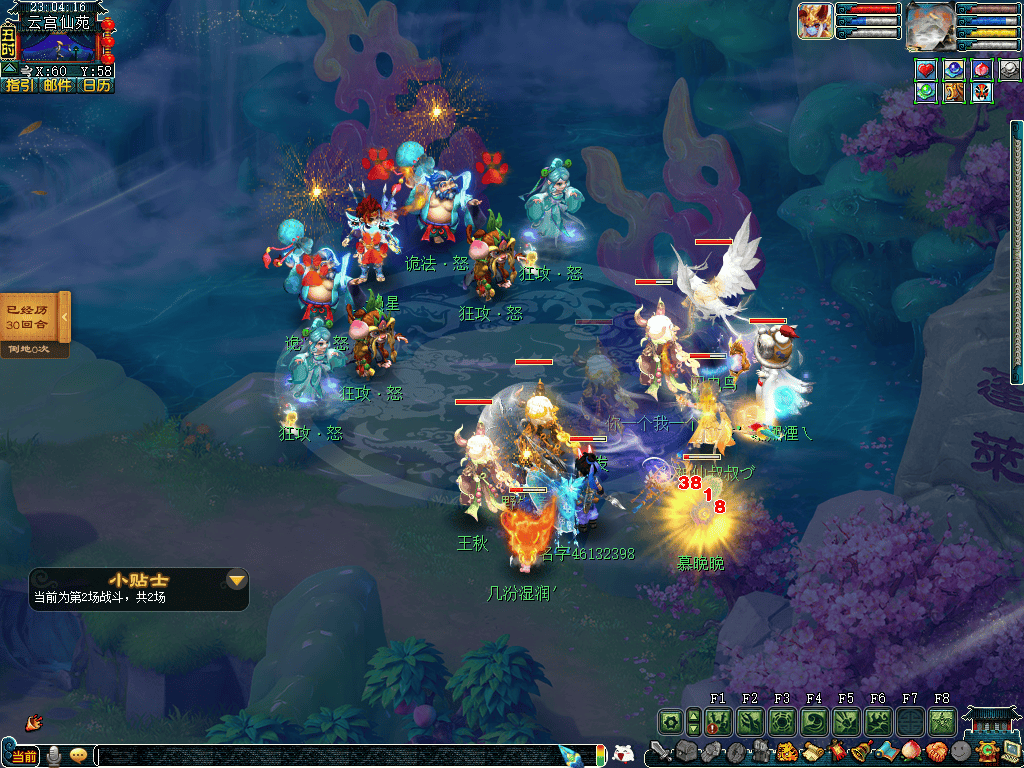
Task: Open the 日历 calendar button
Action: [97, 86]
